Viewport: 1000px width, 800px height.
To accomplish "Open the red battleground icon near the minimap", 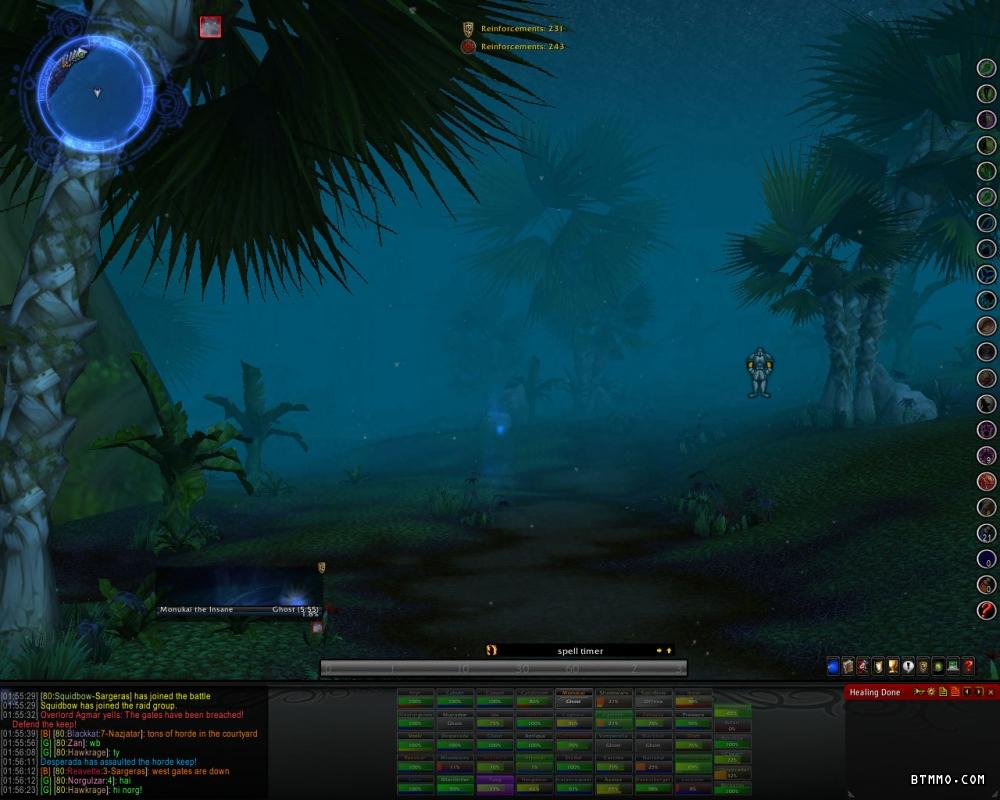I will pos(210,27).
